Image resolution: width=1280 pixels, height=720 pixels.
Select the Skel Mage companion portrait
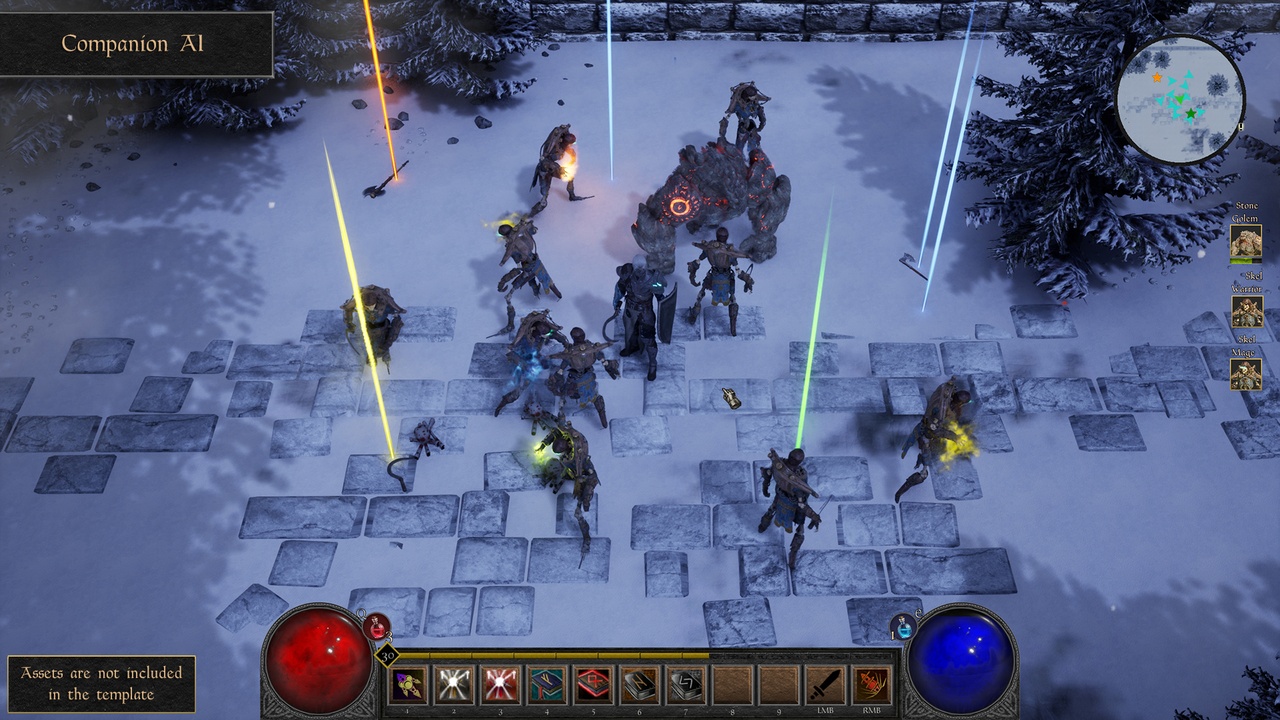(x=1246, y=374)
